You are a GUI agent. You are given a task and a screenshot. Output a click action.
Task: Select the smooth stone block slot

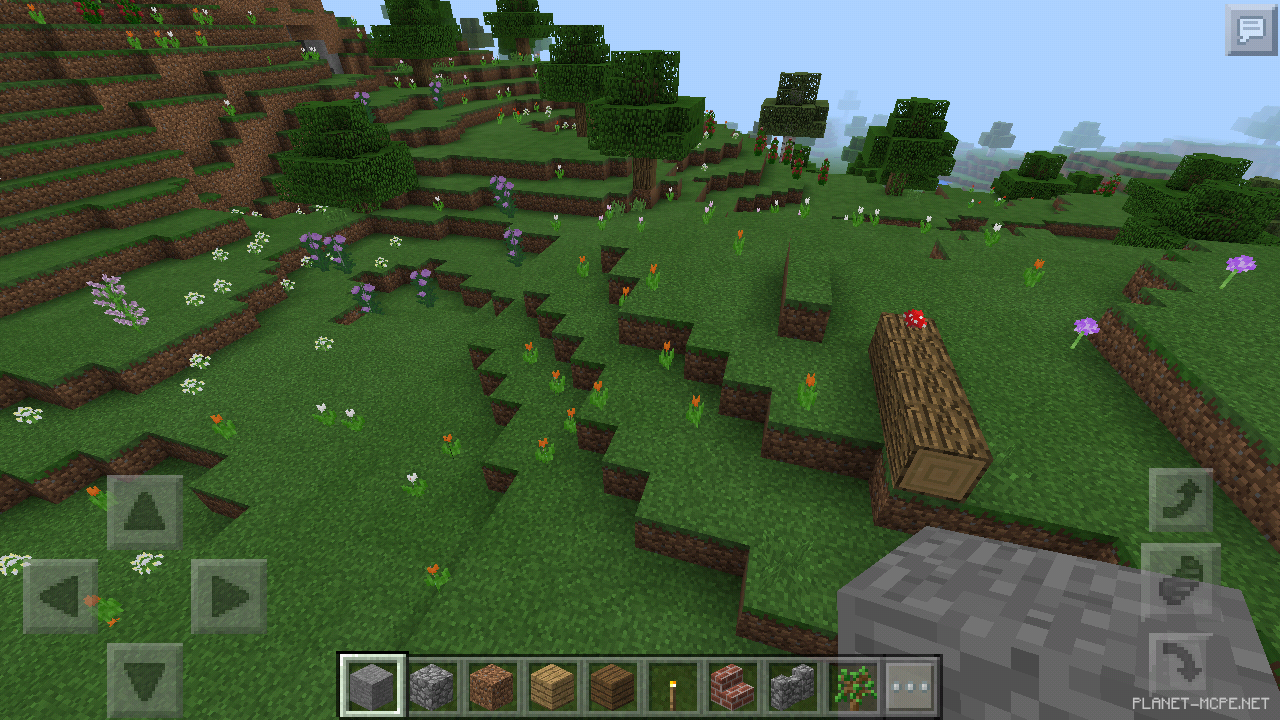click(373, 686)
